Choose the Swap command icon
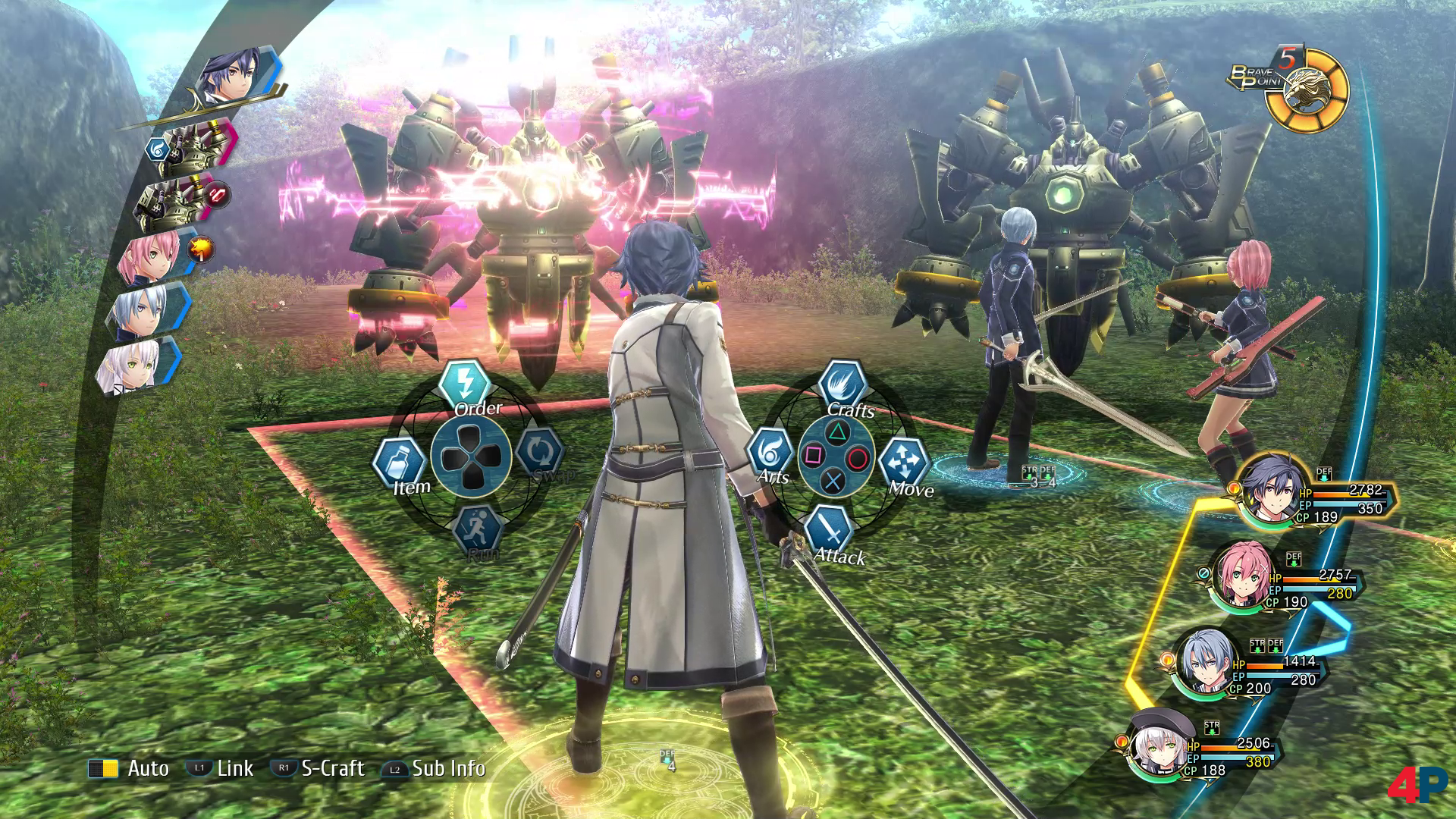The height and width of the screenshot is (819, 1456). [x=539, y=453]
